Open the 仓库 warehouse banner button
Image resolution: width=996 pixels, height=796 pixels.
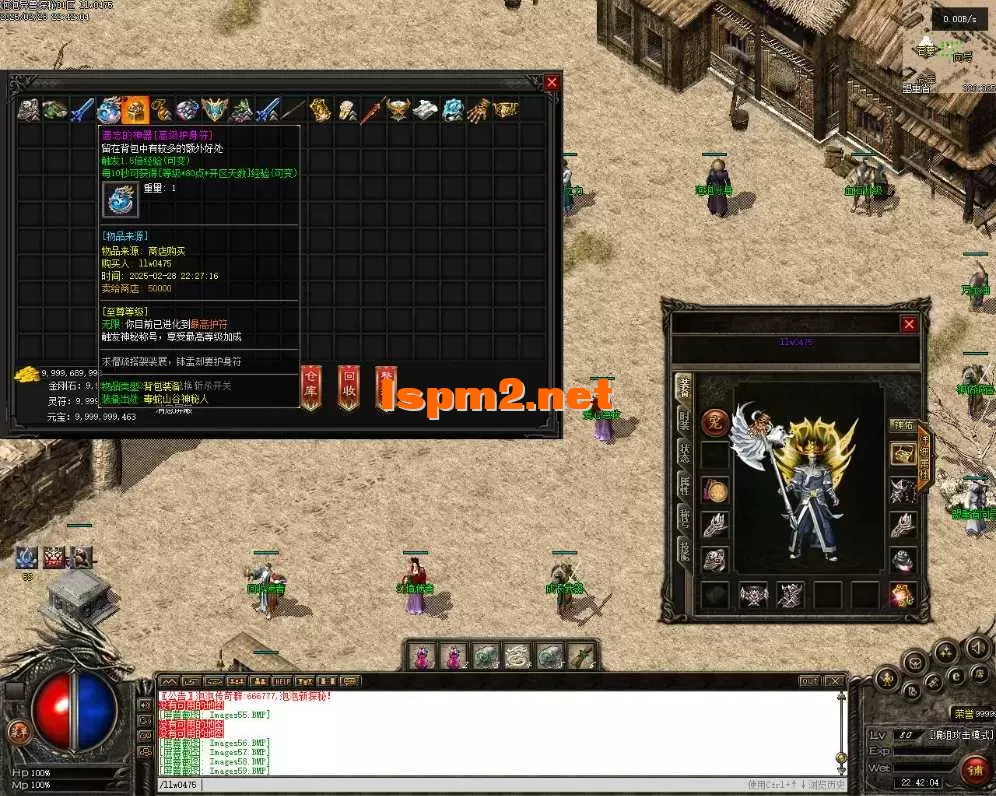(312, 385)
